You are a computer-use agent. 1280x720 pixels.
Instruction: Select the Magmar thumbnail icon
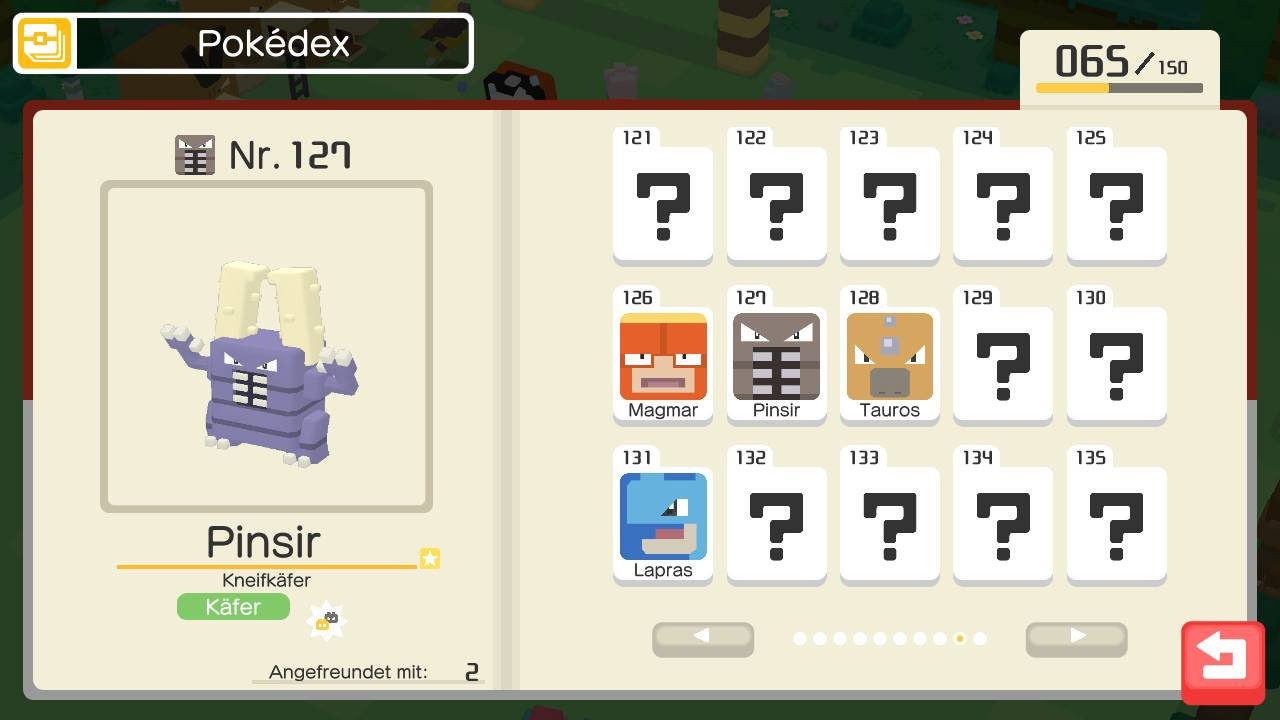(662, 355)
